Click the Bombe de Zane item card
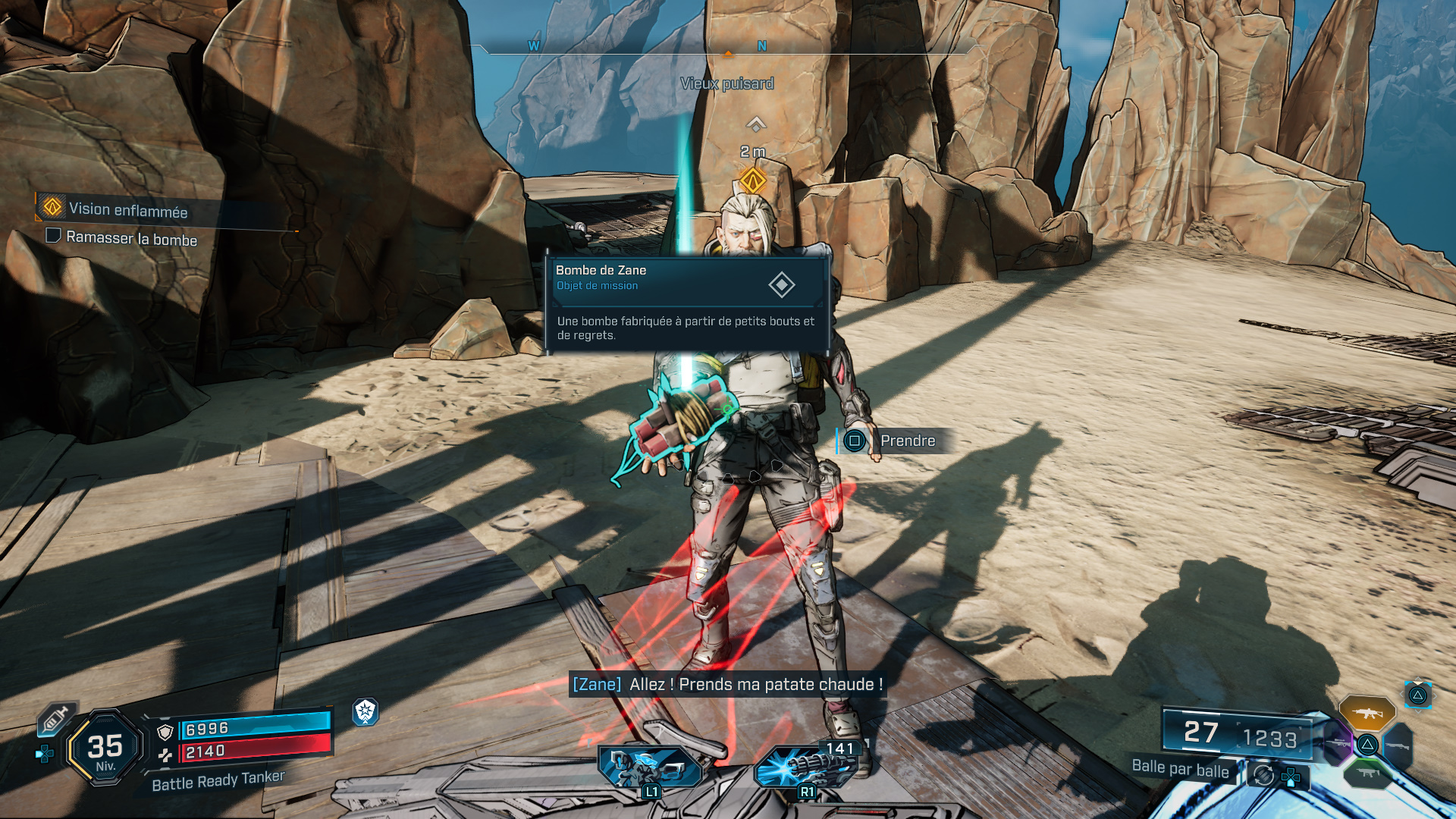 point(686,304)
